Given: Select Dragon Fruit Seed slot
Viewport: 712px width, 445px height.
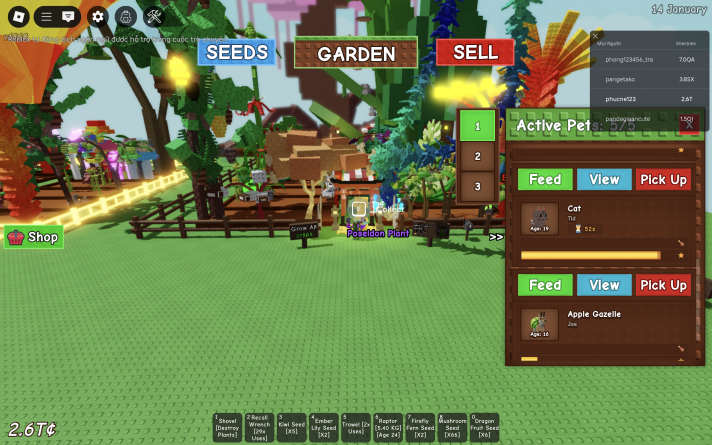Looking at the screenshot, I should point(484,427).
